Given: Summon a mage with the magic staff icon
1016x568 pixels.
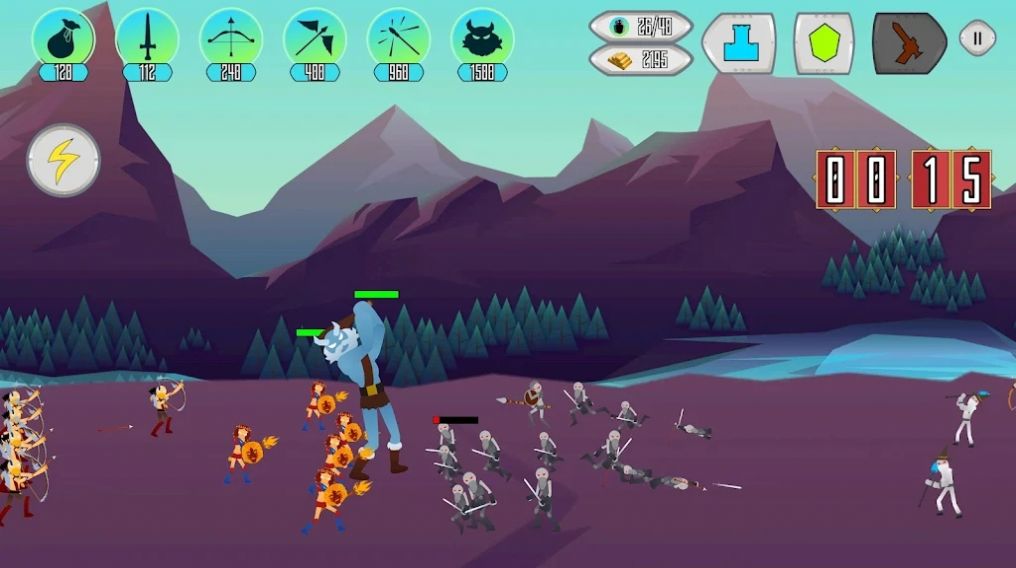Looking at the screenshot, I should (x=399, y=38).
